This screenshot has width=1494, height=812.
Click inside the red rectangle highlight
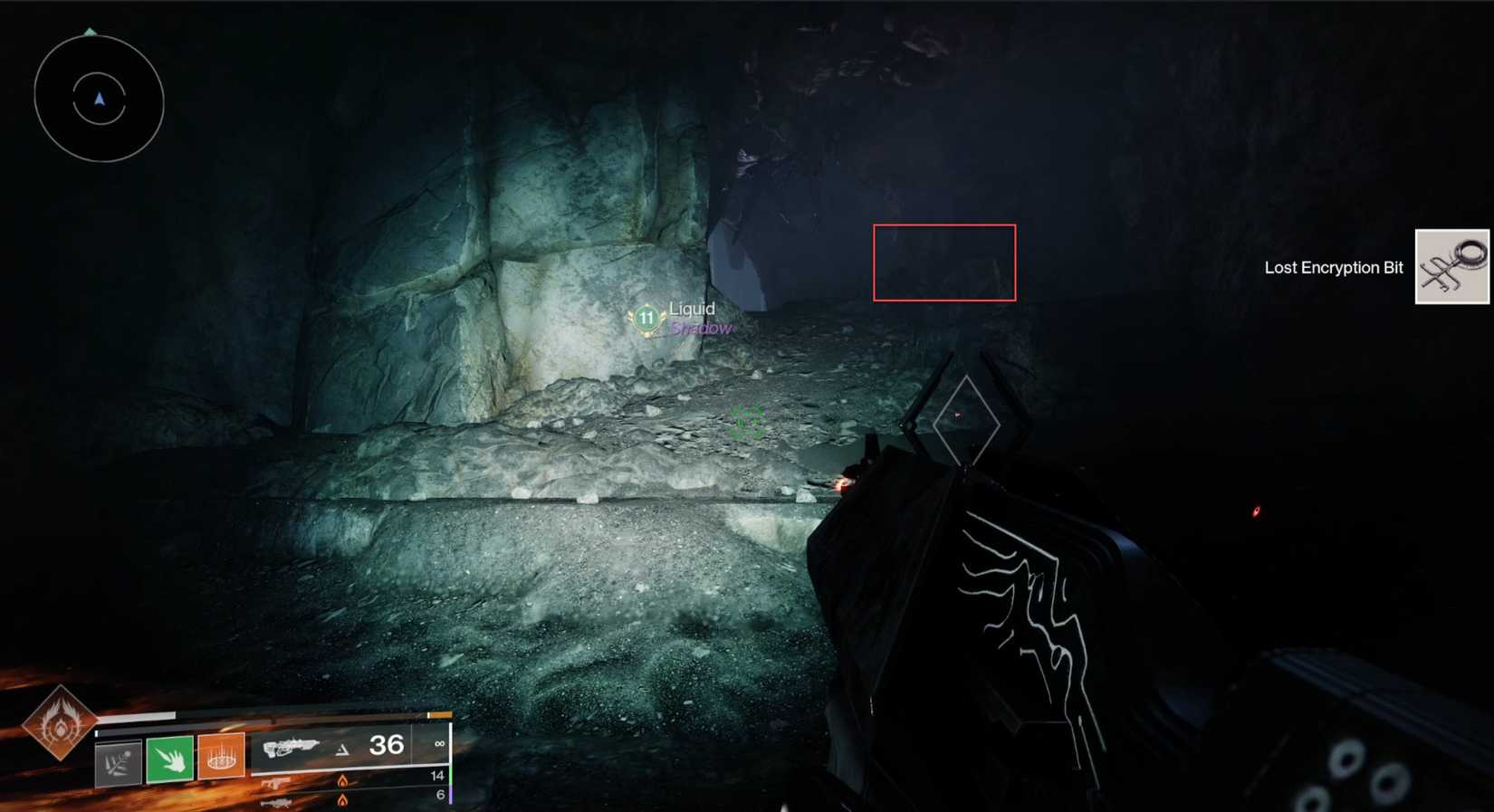click(x=944, y=263)
